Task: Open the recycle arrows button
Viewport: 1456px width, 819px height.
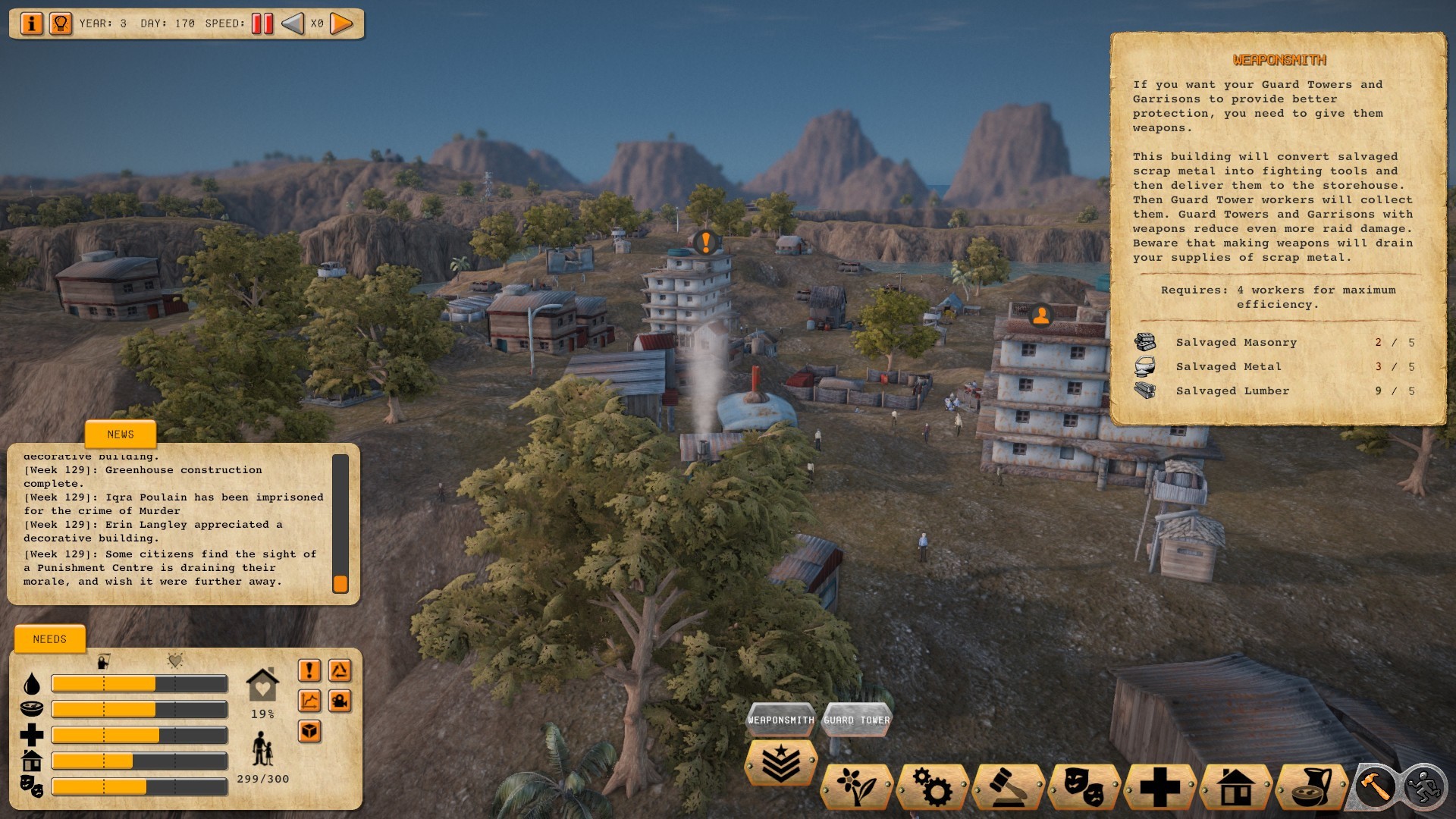Action: [340, 670]
